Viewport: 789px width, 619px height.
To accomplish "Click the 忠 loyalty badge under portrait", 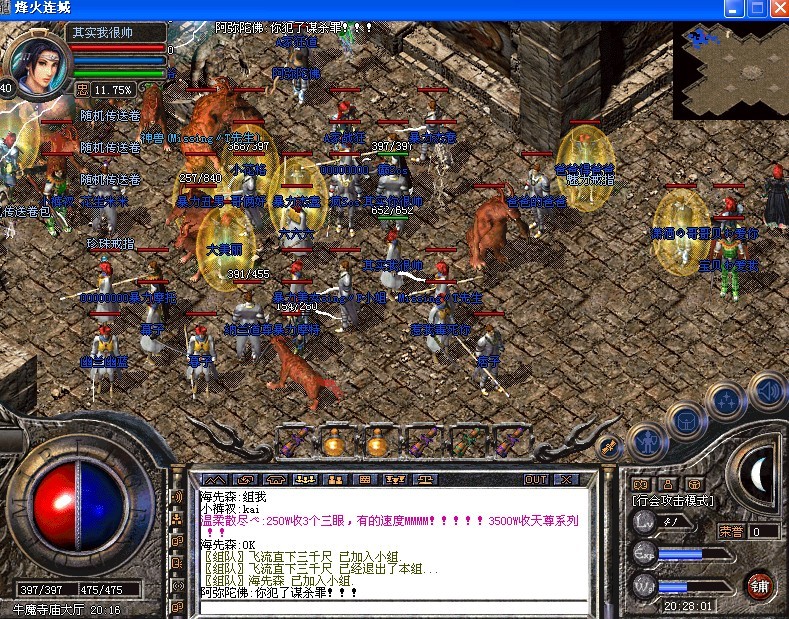I will click(82, 89).
